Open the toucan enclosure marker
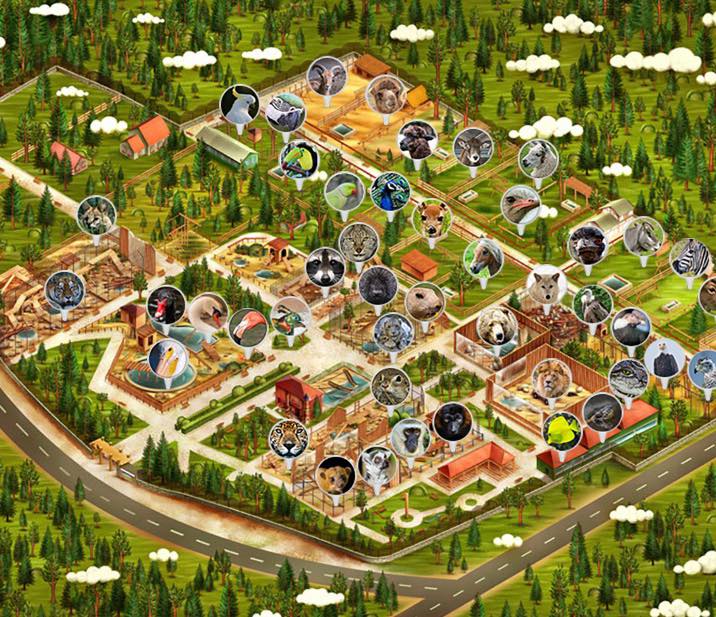The height and width of the screenshot is (617, 716). [299, 159]
